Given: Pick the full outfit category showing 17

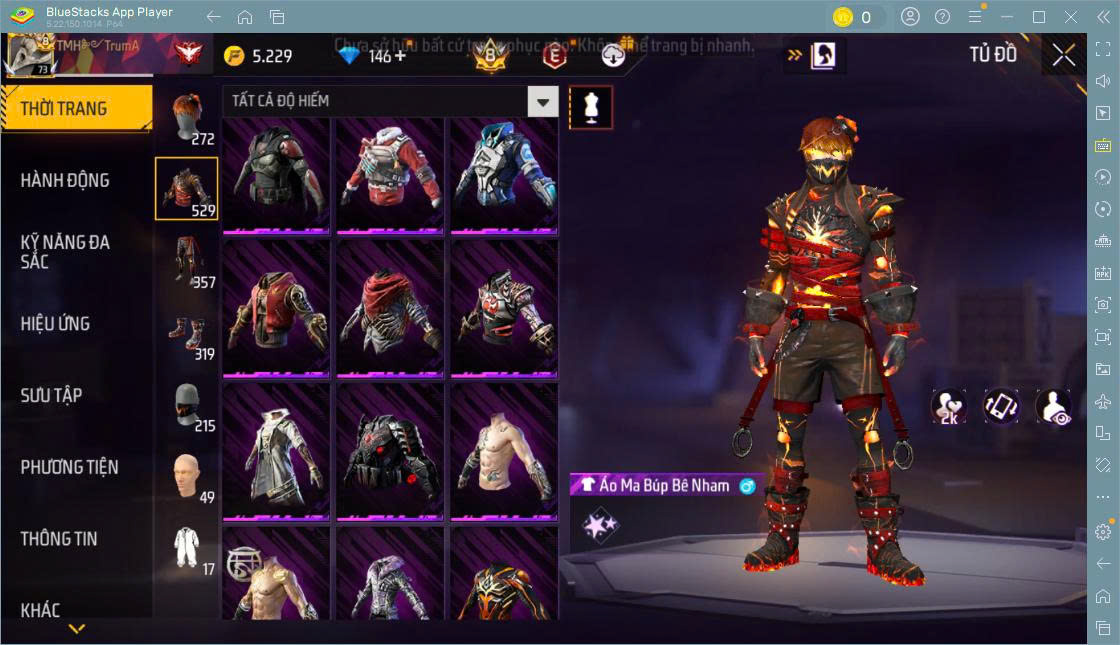Looking at the screenshot, I should [186, 549].
